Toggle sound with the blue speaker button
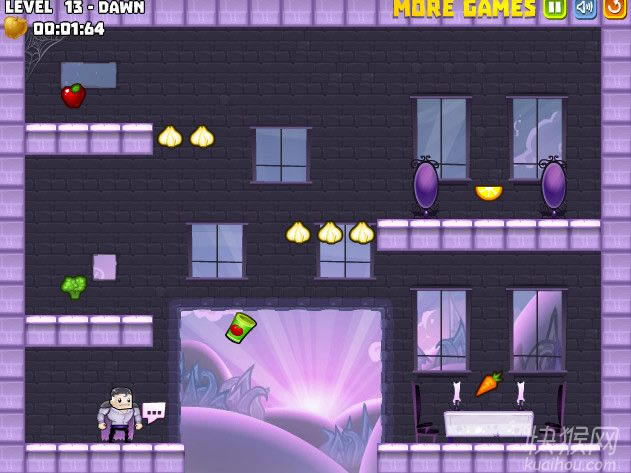This screenshot has height=473, width=631. click(585, 9)
